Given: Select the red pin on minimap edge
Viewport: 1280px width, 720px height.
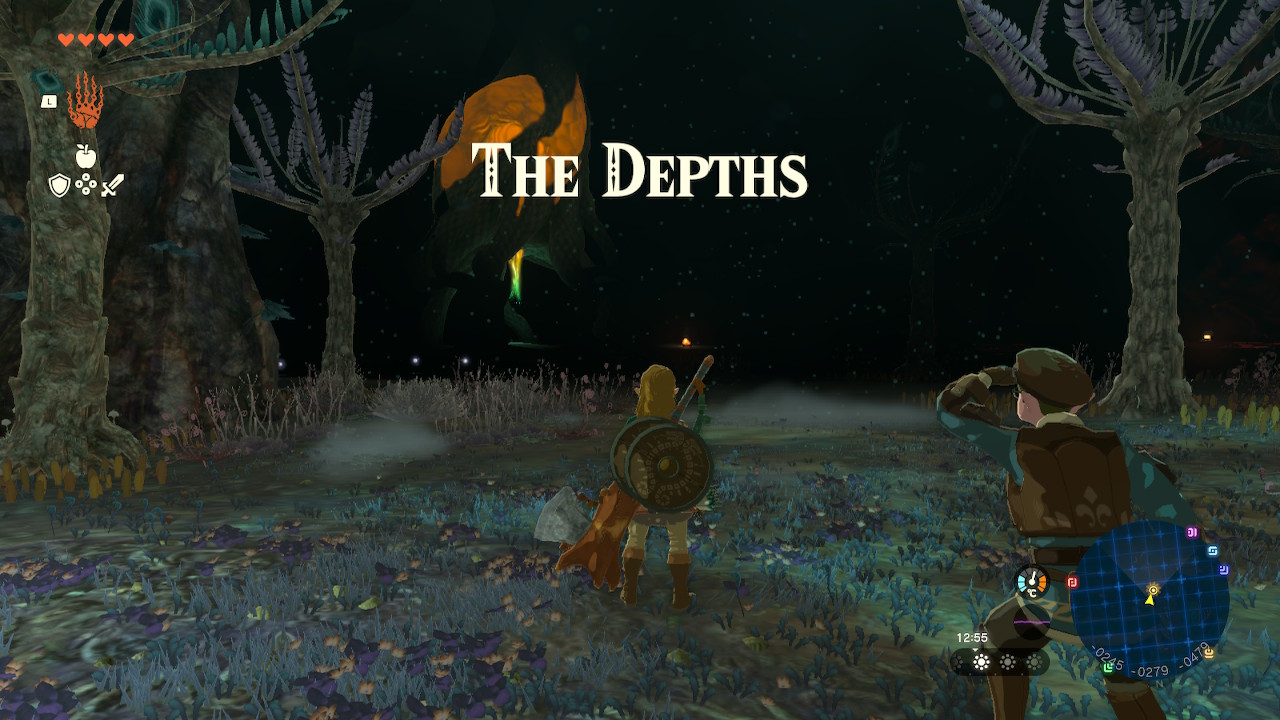Looking at the screenshot, I should pos(1072,582).
